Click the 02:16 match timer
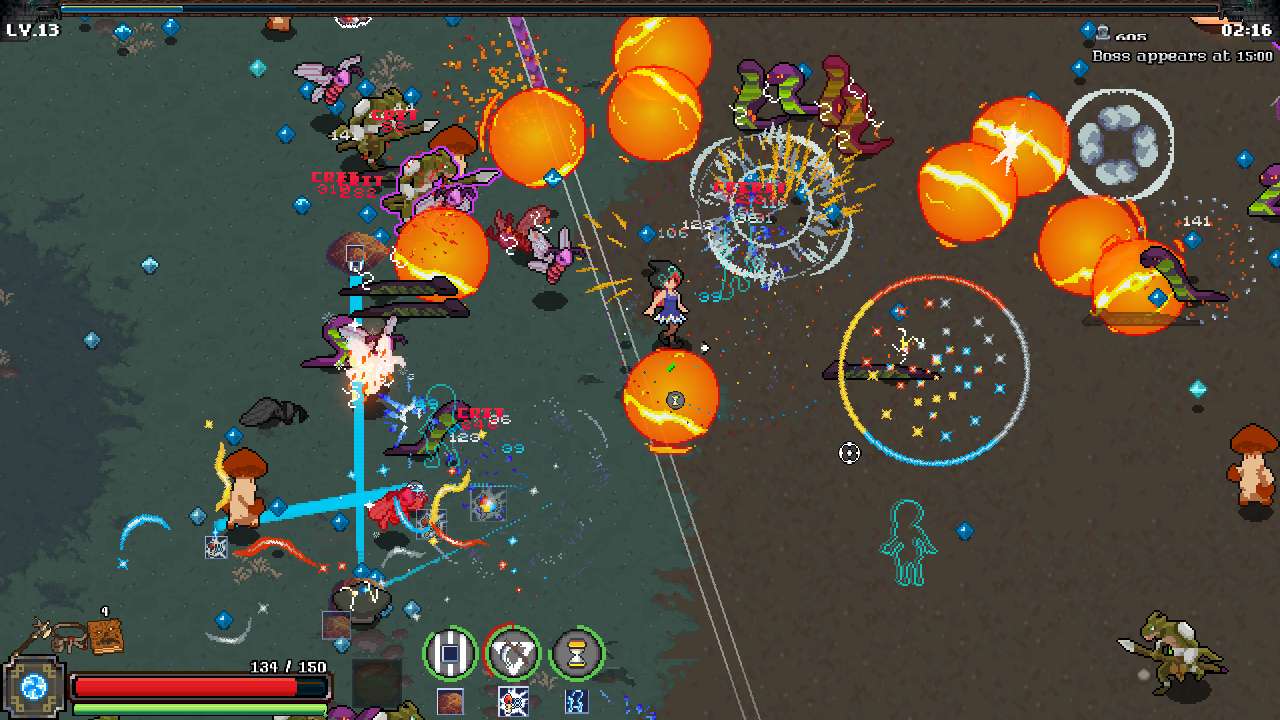The width and height of the screenshot is (1280, 720). pos(1245,30)
